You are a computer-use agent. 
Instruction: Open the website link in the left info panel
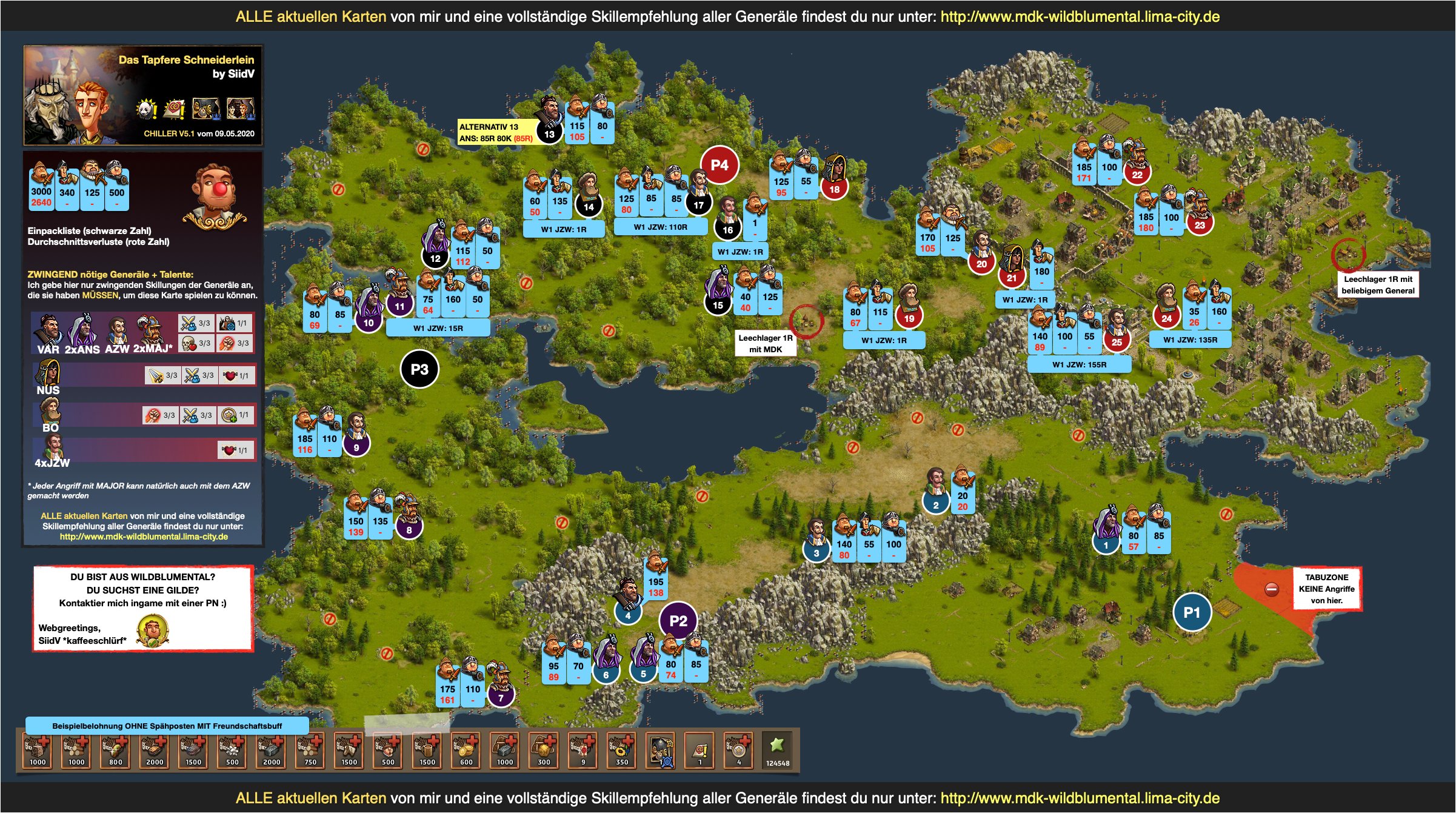(x=144, y=537)
